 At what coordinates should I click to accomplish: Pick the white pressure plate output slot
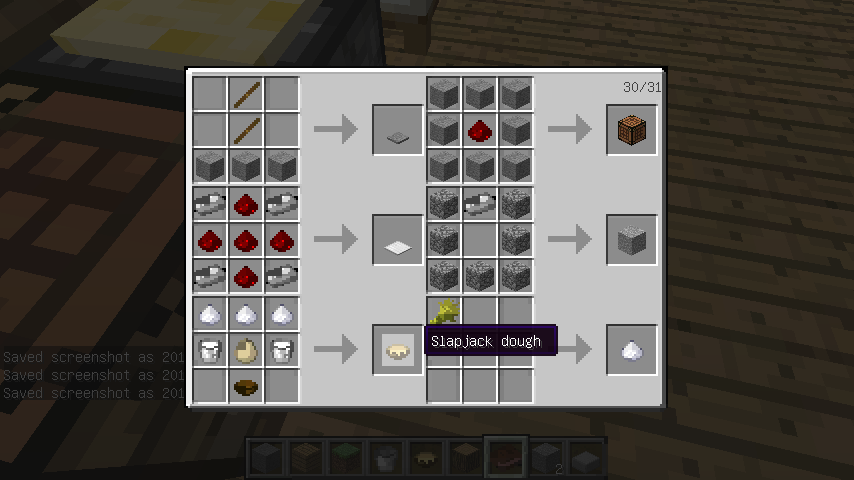(398, 240)
